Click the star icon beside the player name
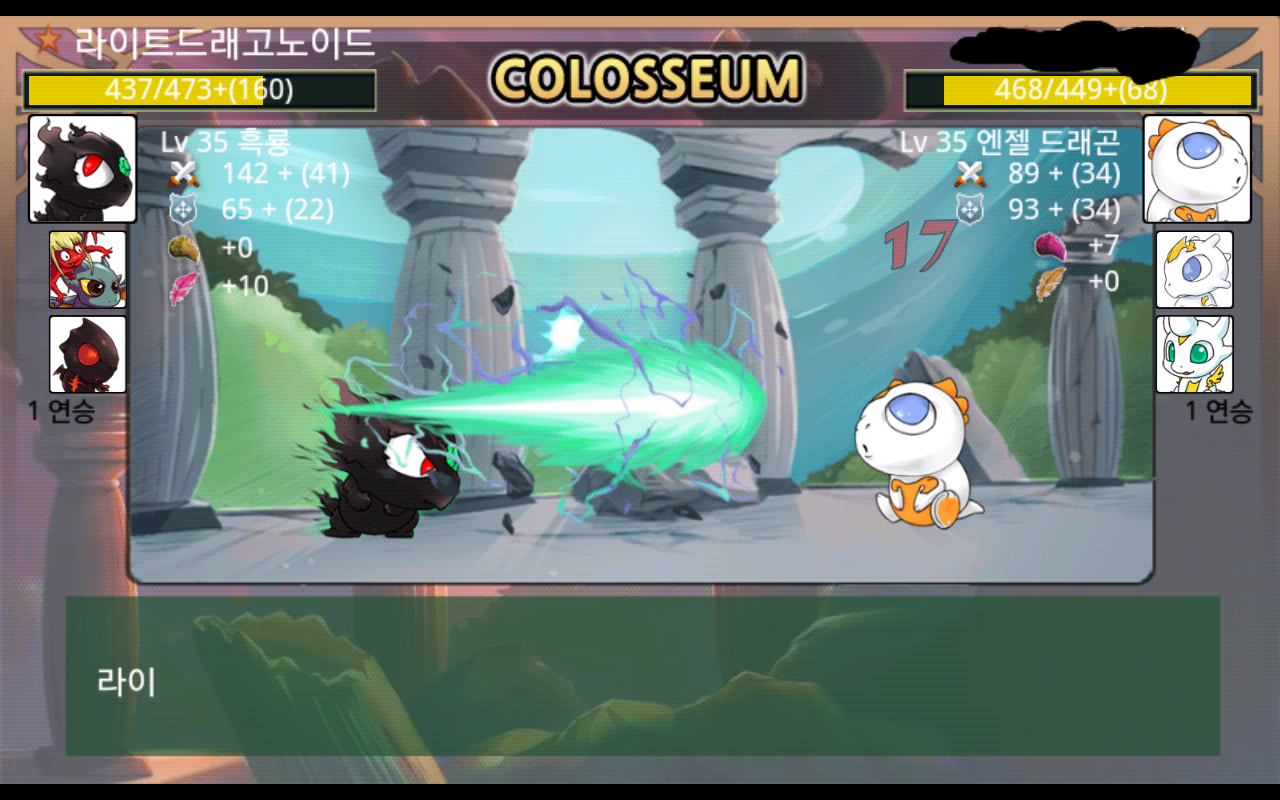The height and width of the screenshot is (800, 1280). (x=47, y=40)
